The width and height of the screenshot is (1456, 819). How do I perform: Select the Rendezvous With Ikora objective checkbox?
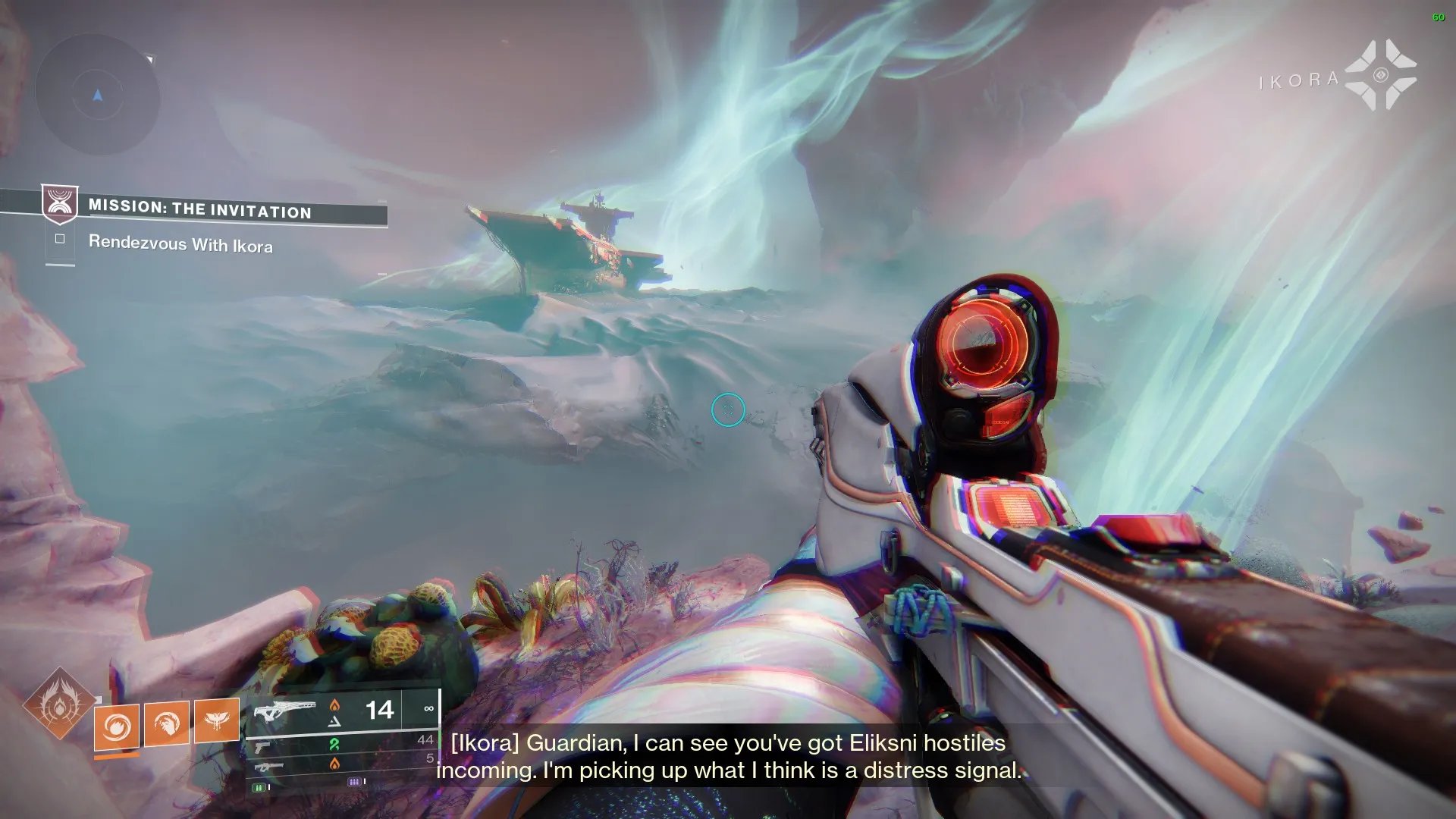(x=60, y=239)
